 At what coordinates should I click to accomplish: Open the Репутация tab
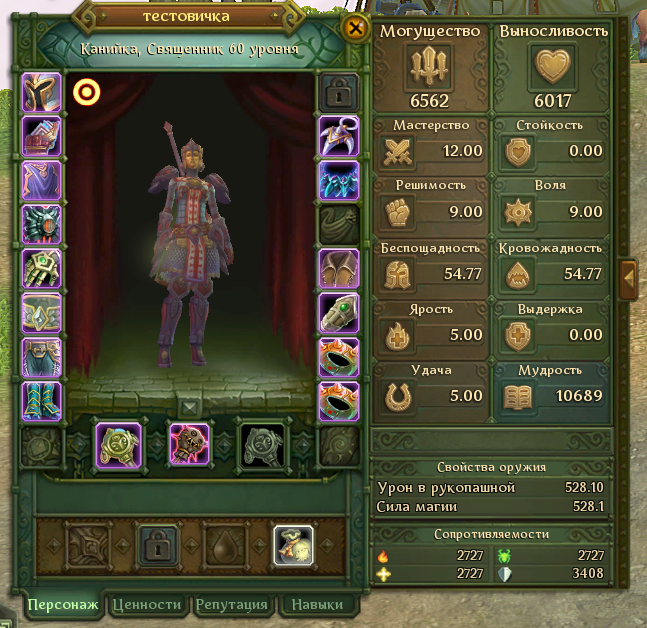pyautogui.click(x=232, y=604)
